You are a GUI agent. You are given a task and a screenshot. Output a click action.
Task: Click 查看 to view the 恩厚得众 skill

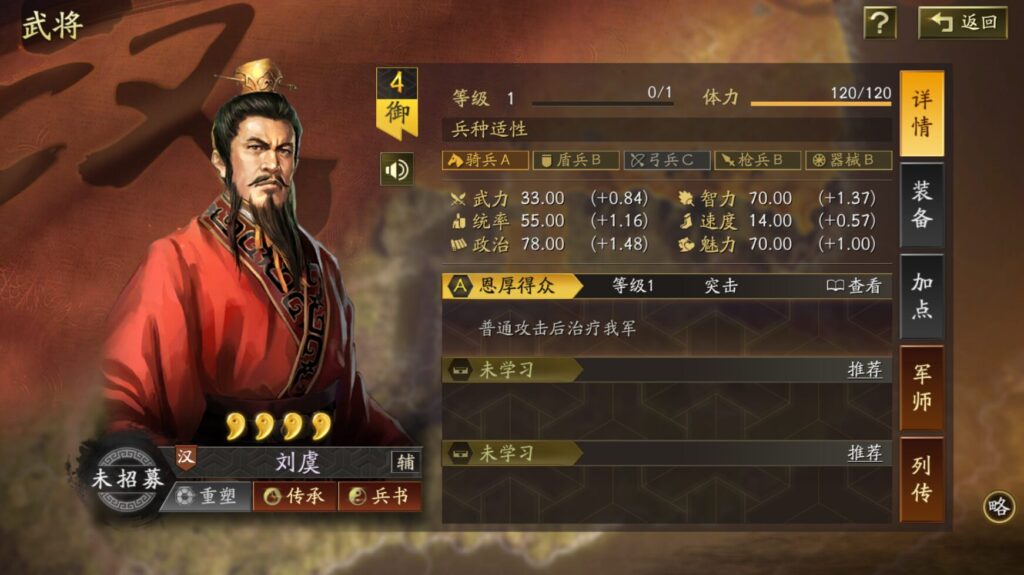(855, 286)
